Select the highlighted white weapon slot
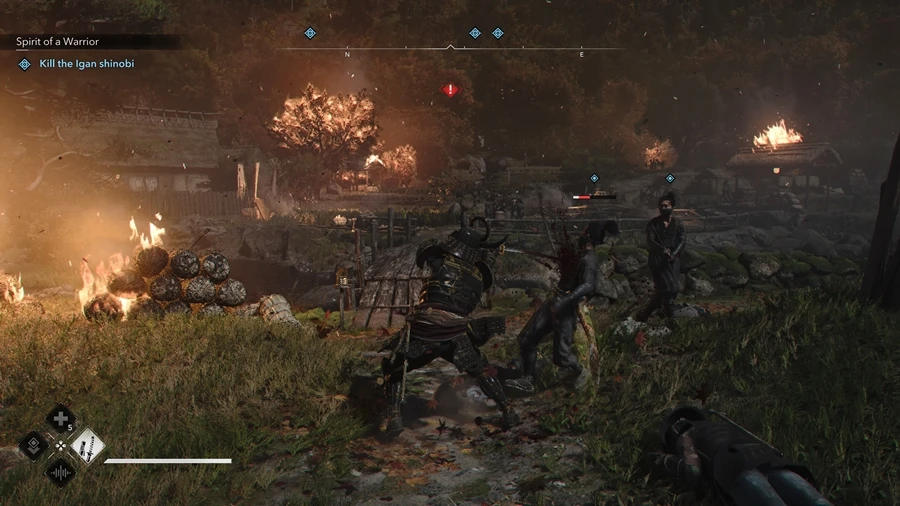The width and height of the screenshot is (900, 506). click(x=87, y=445)
